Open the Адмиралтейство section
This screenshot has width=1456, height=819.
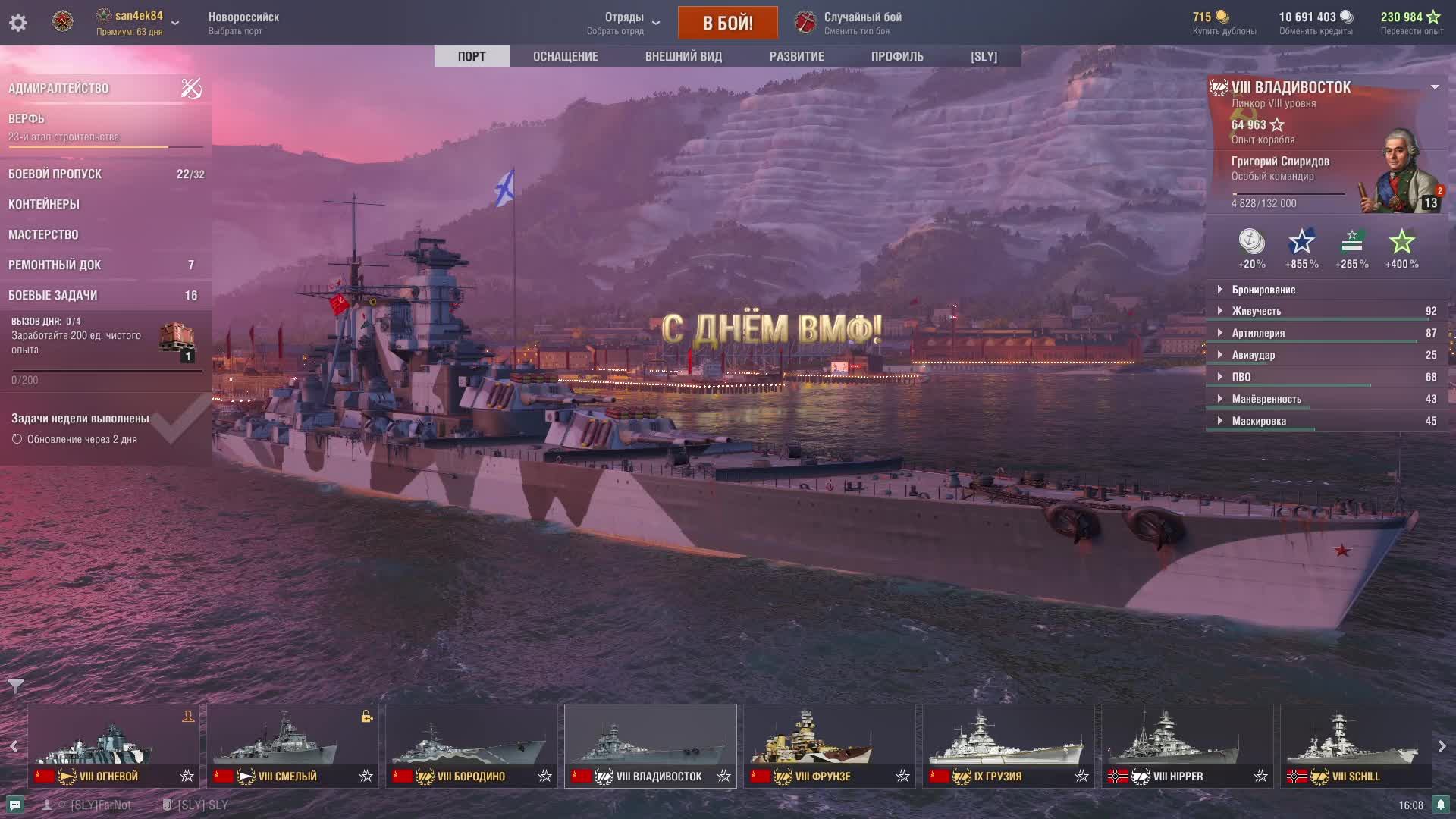click(59, 88)
